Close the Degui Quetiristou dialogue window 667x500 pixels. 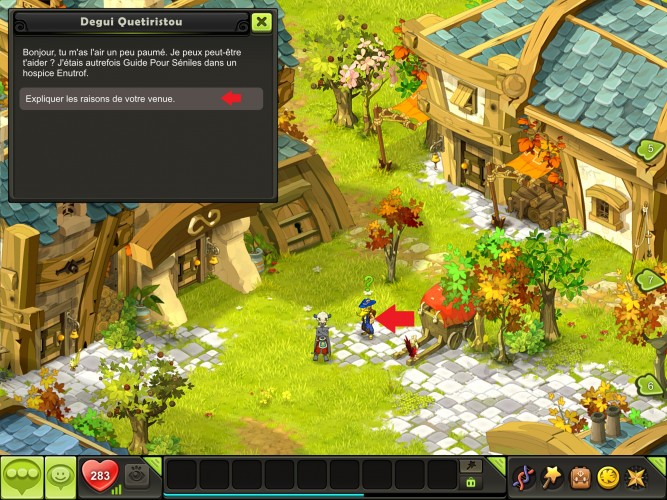(x=261, y=21)
